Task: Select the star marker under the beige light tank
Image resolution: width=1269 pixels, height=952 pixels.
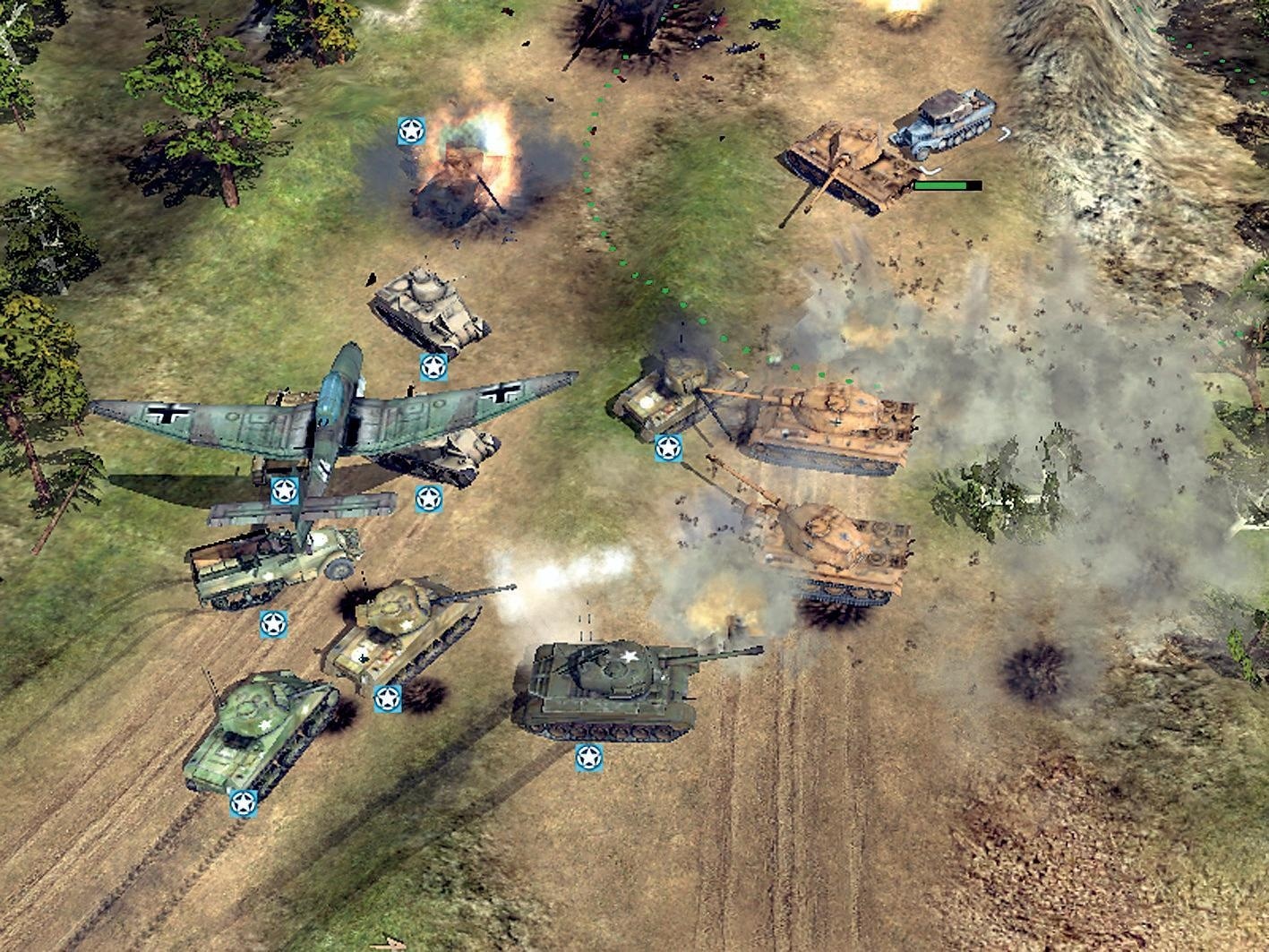Action: click(435, 366)
